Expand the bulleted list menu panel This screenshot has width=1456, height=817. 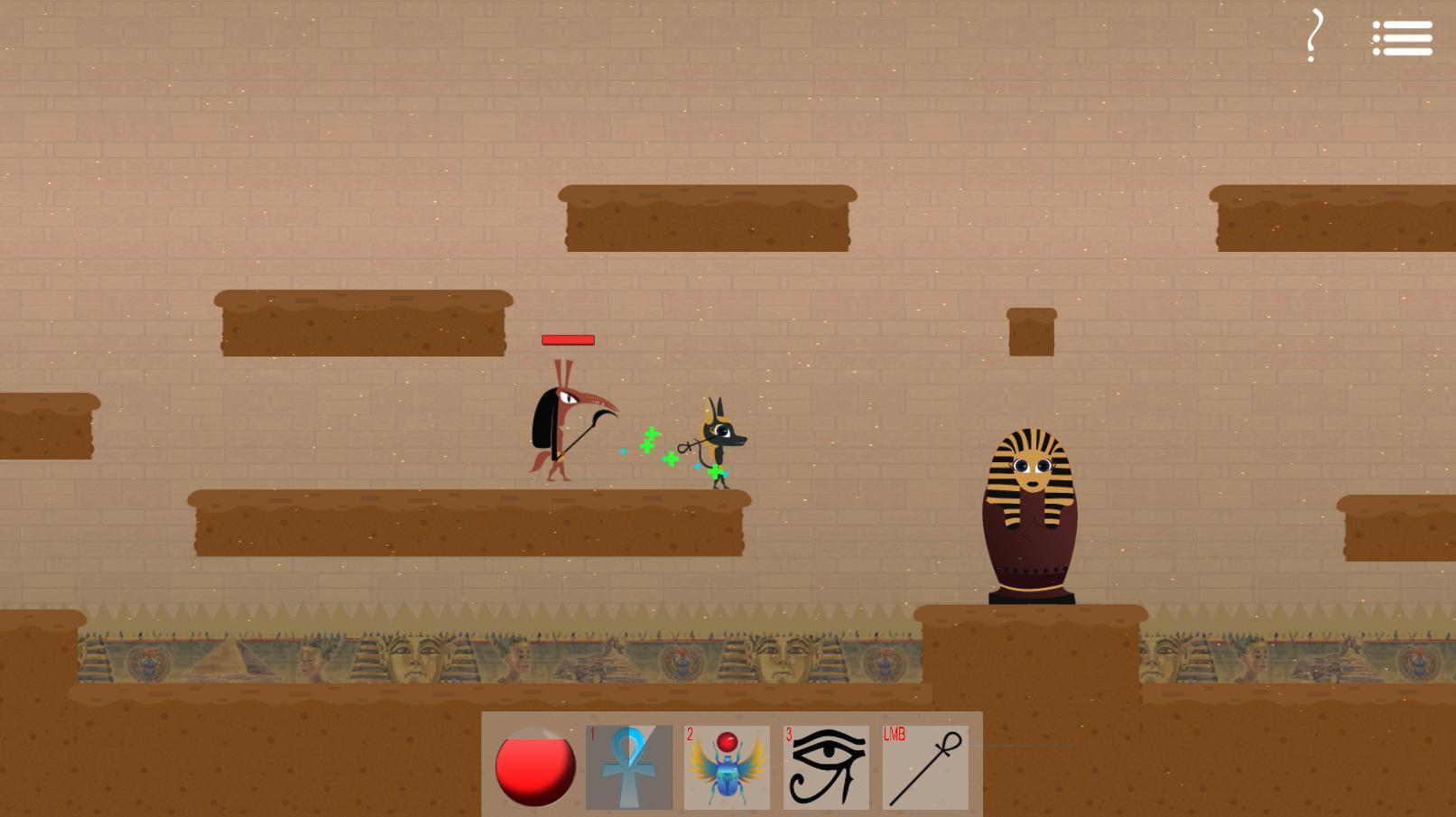click(x=1402, y=37)
